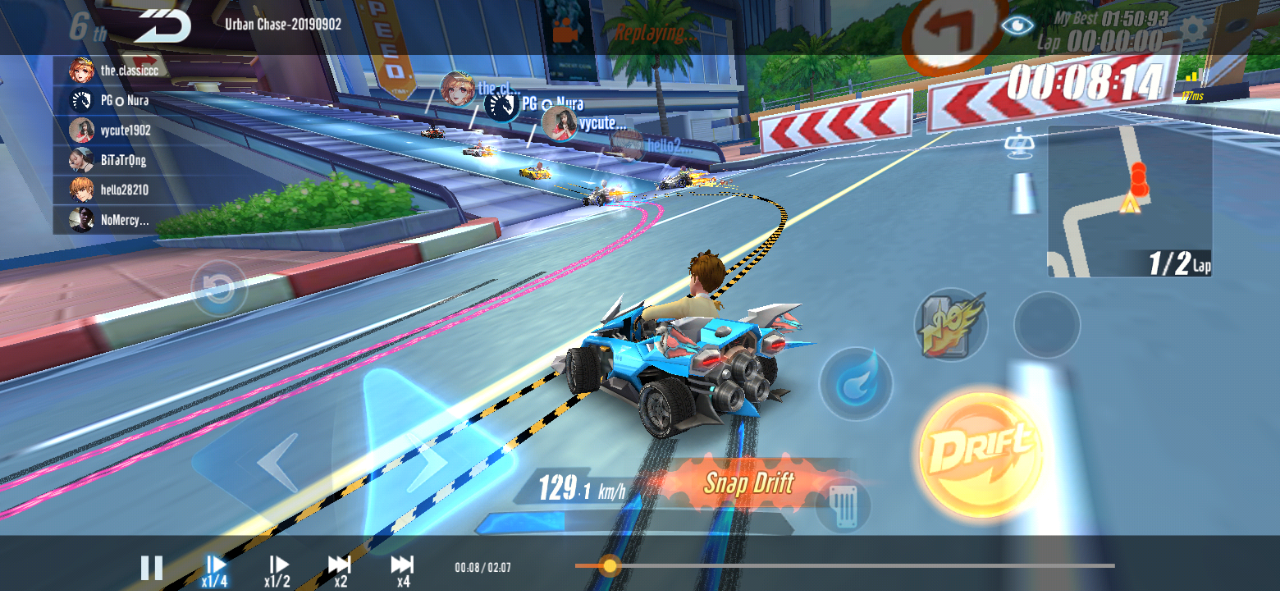1280x591 pixels.
Task: Choose the x2 fast-forward speed
Action: [340, 569]
